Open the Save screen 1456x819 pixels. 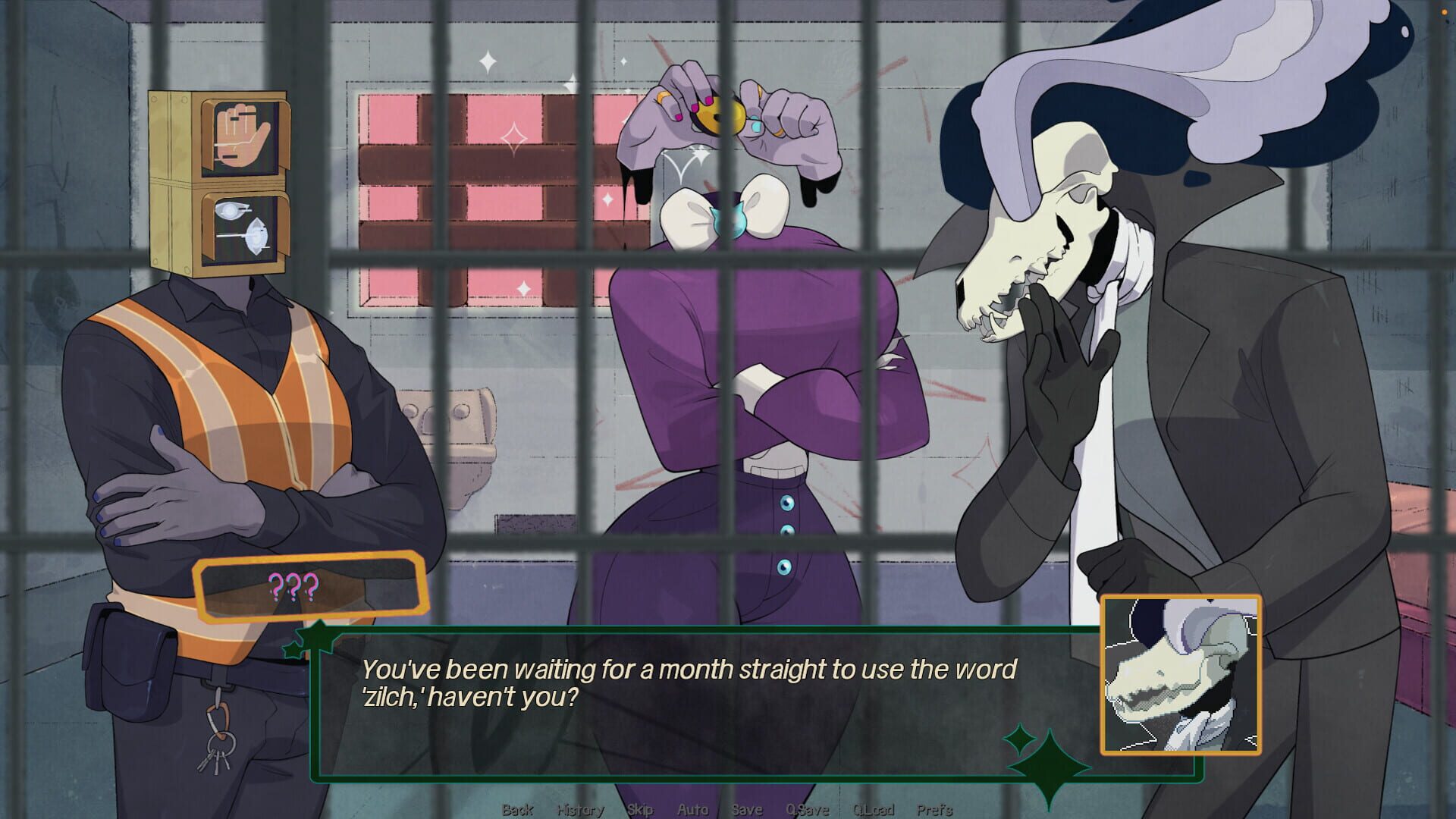click(747, 809)
